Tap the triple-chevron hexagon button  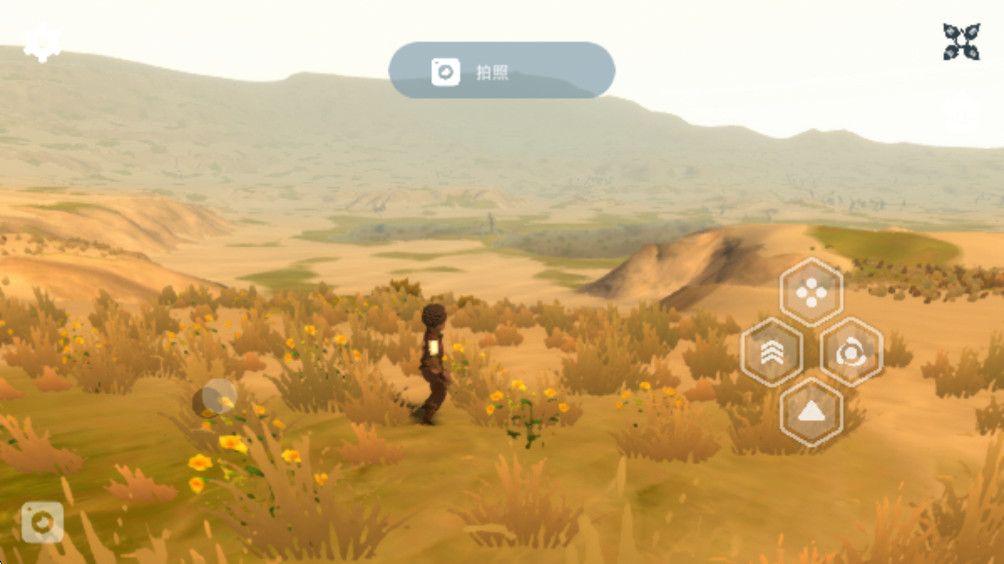pyautogui.click(x=771, y=352)
